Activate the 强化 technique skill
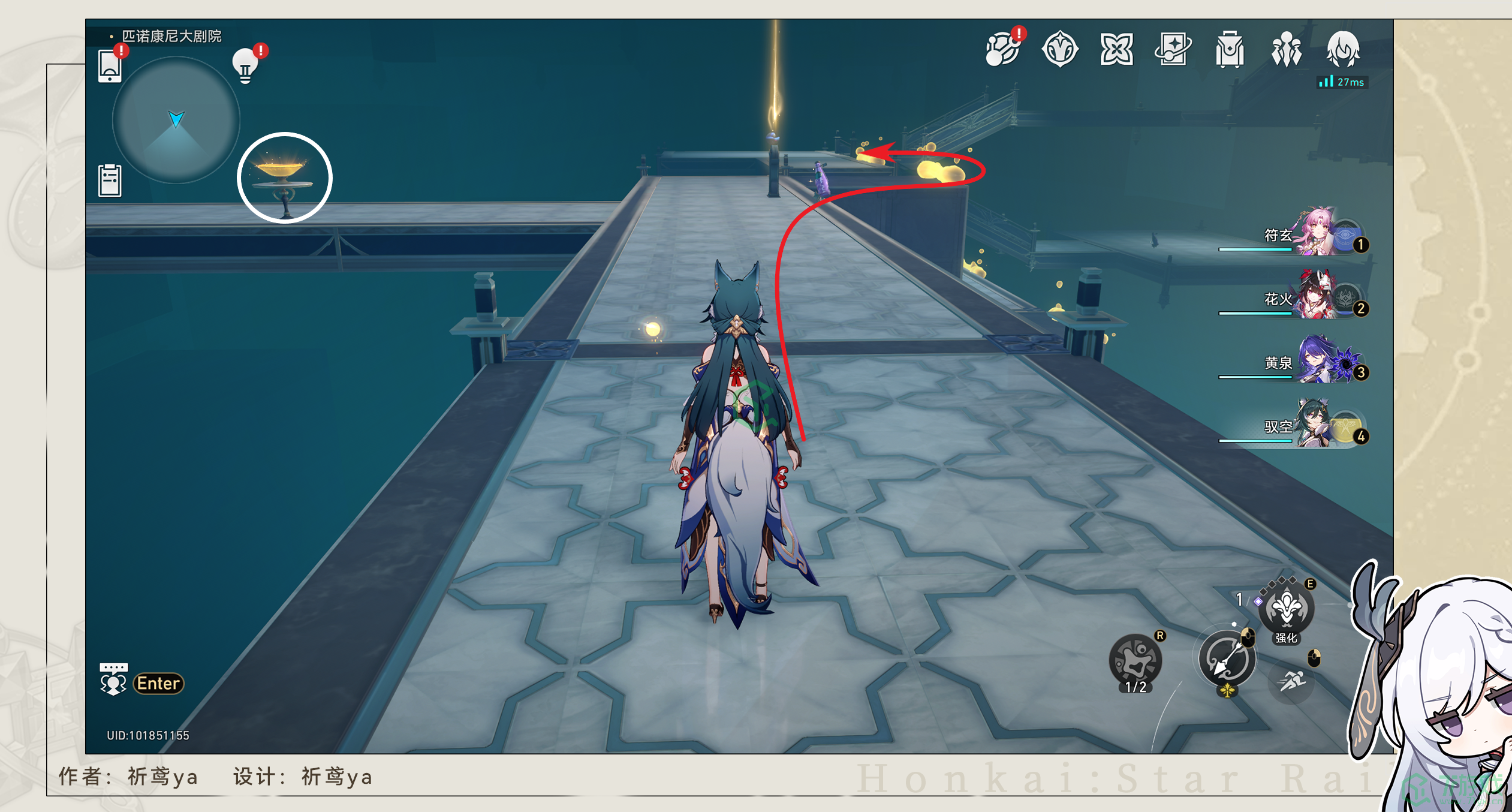 [1286, 609]
